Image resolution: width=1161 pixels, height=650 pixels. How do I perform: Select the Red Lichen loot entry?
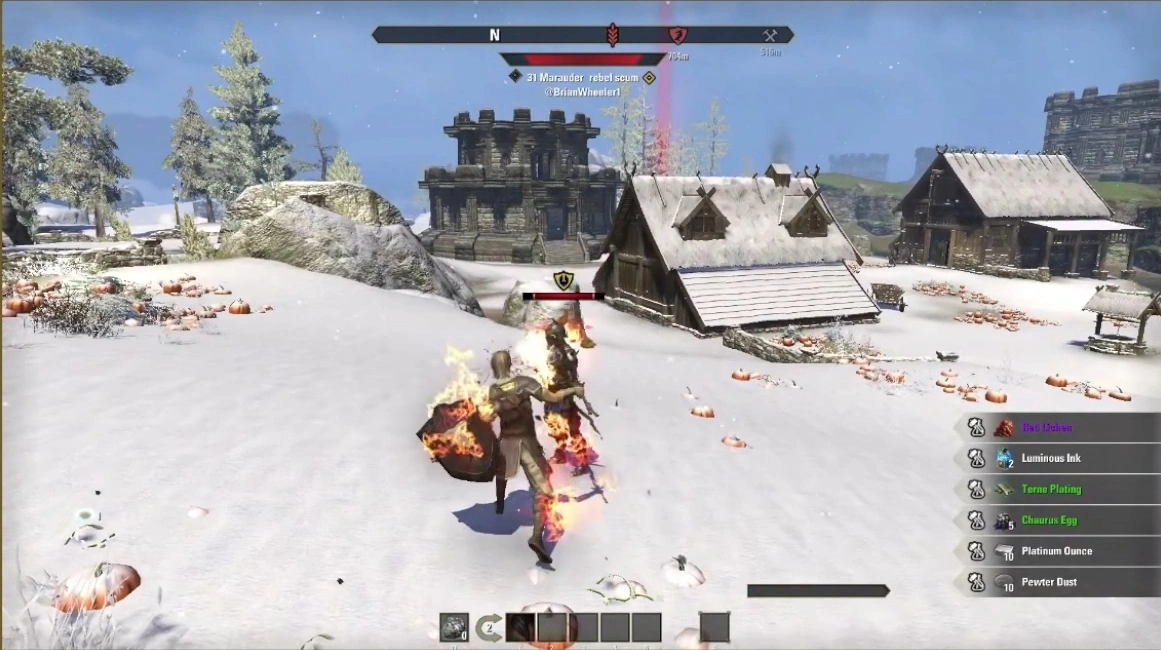point(1046,428)
